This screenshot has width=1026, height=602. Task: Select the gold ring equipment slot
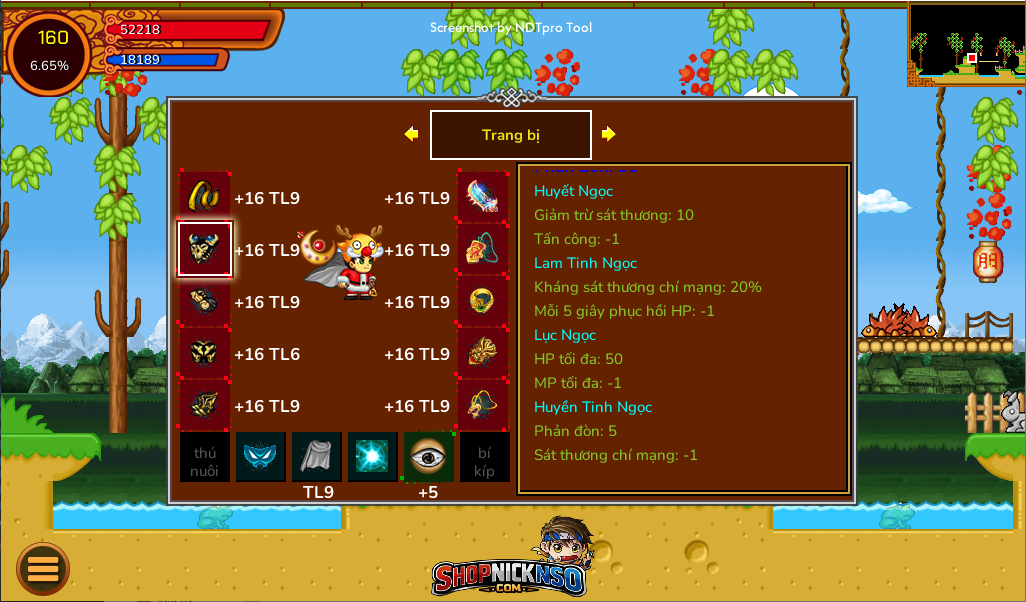pos(484,301)
